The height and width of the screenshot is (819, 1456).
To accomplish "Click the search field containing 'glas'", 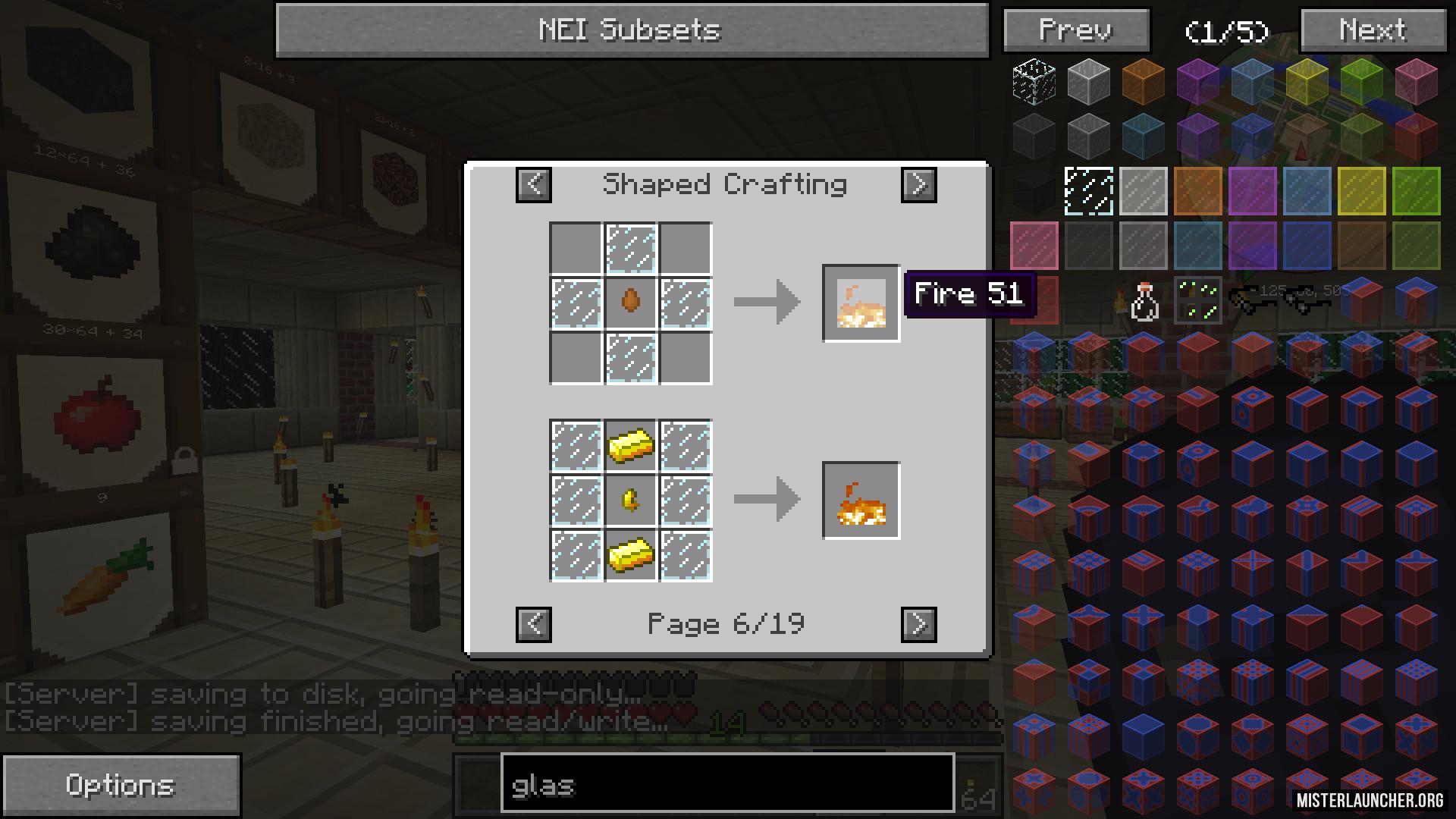I will tap(726, 784).
